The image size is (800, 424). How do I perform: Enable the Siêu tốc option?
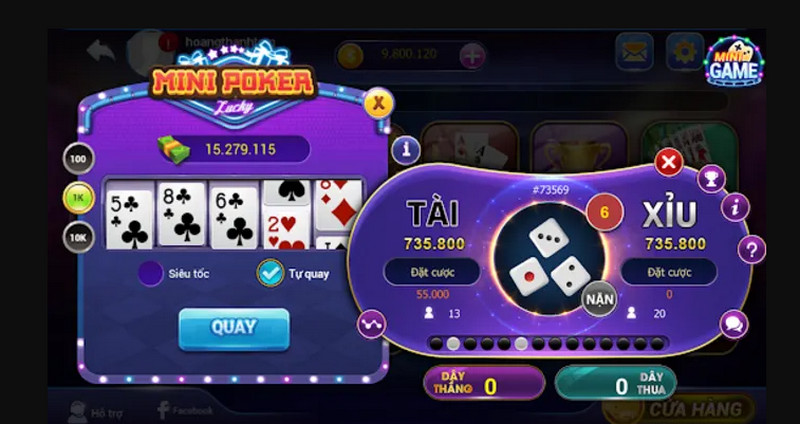click(x=151, y=272)
